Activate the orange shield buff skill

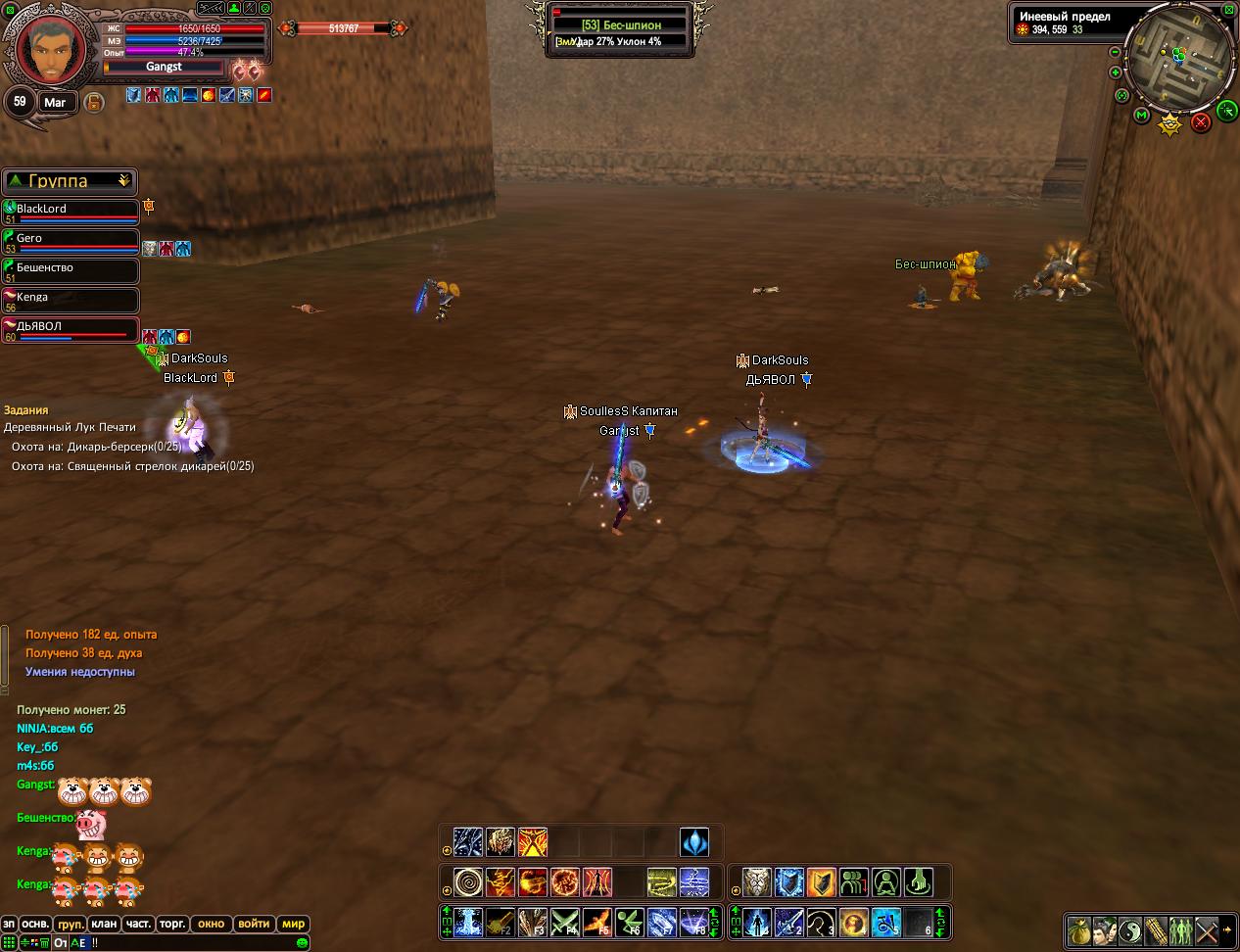pos(821,882)
